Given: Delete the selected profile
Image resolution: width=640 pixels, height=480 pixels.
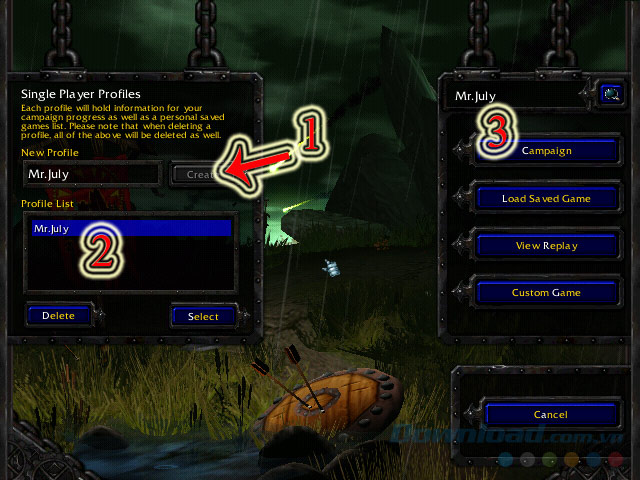Looking at the screenshot, I should tap(58, 315).
